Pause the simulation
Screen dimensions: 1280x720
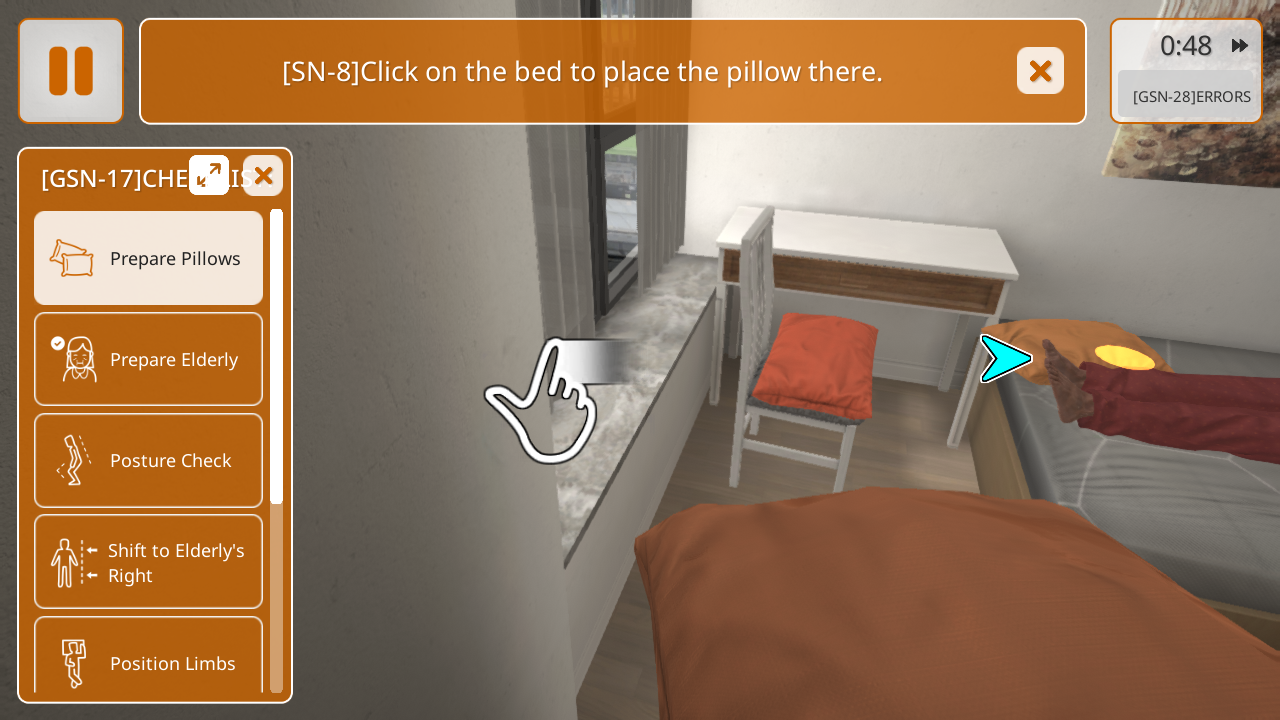[x=71, y=71]
